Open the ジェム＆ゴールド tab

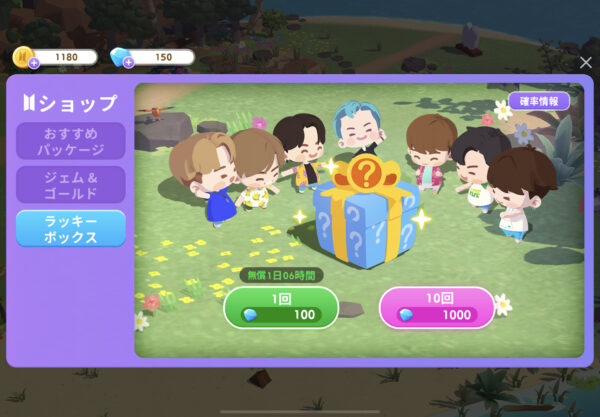(x=70, y=185)
